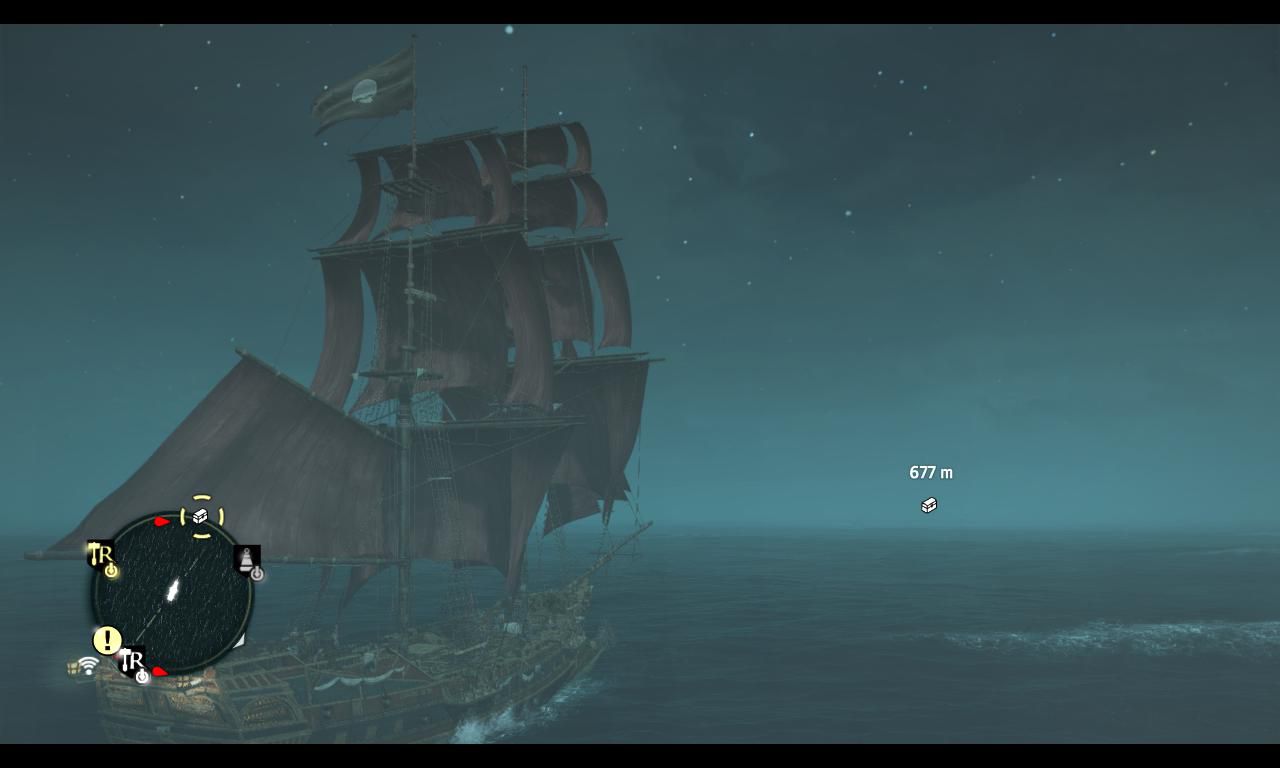Select the glowing yellow hammer marker on minimap
Screen dimensions: 1280x768
pos(101,555)
